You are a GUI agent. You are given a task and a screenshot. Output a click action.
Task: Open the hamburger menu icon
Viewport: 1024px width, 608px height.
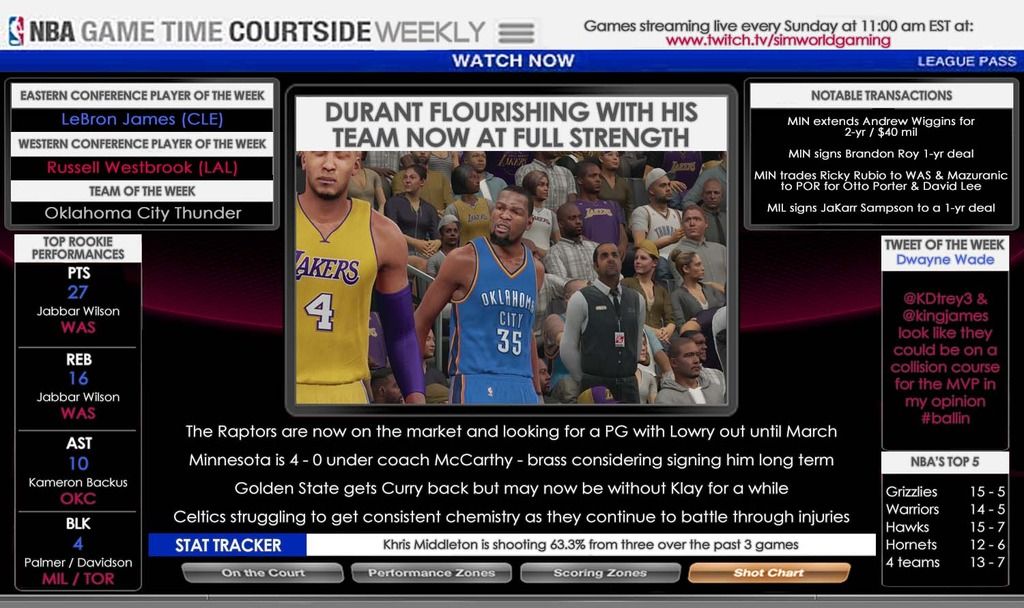pos(515,31)
